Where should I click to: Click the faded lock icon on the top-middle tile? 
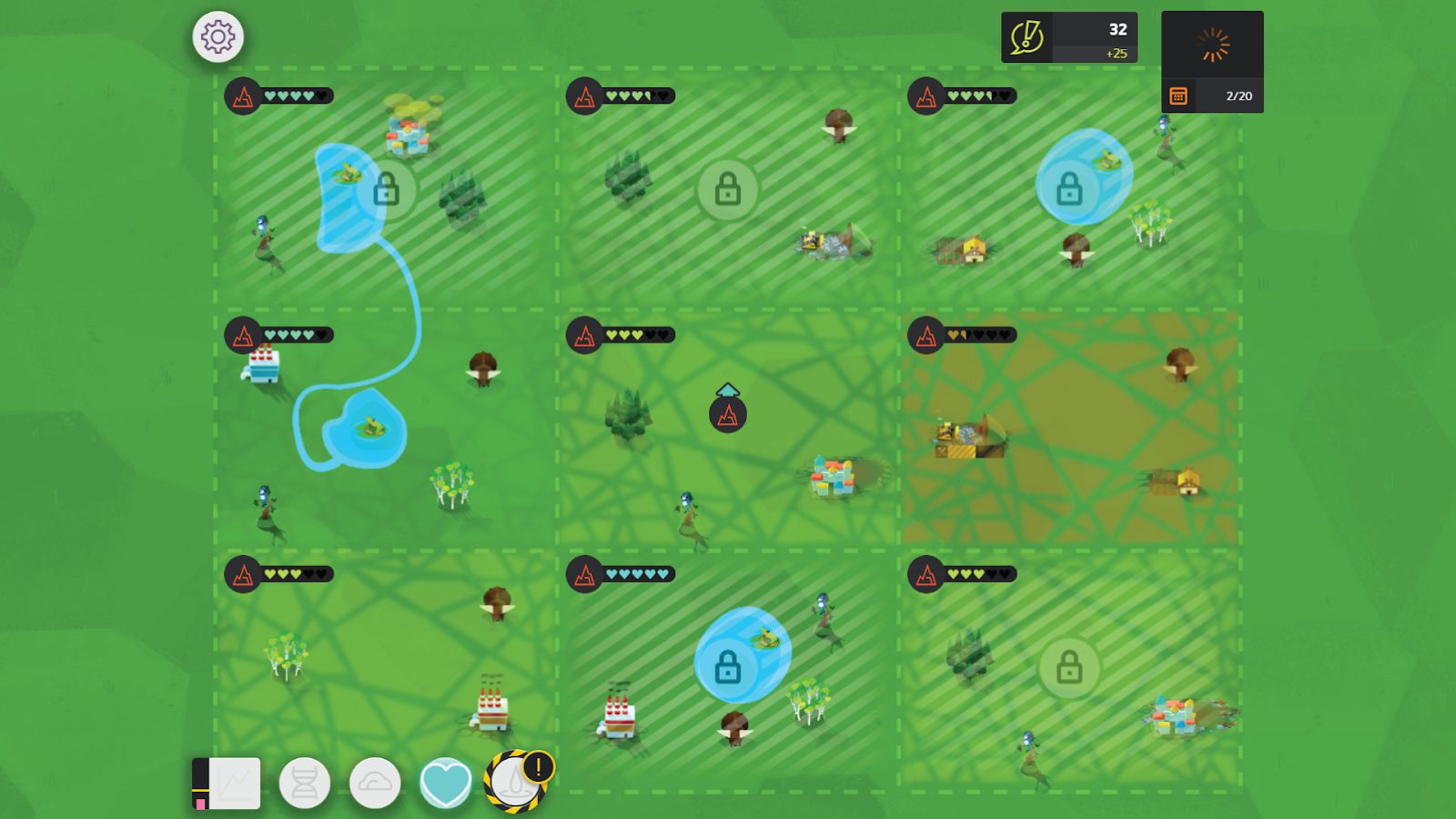[728, 189]
